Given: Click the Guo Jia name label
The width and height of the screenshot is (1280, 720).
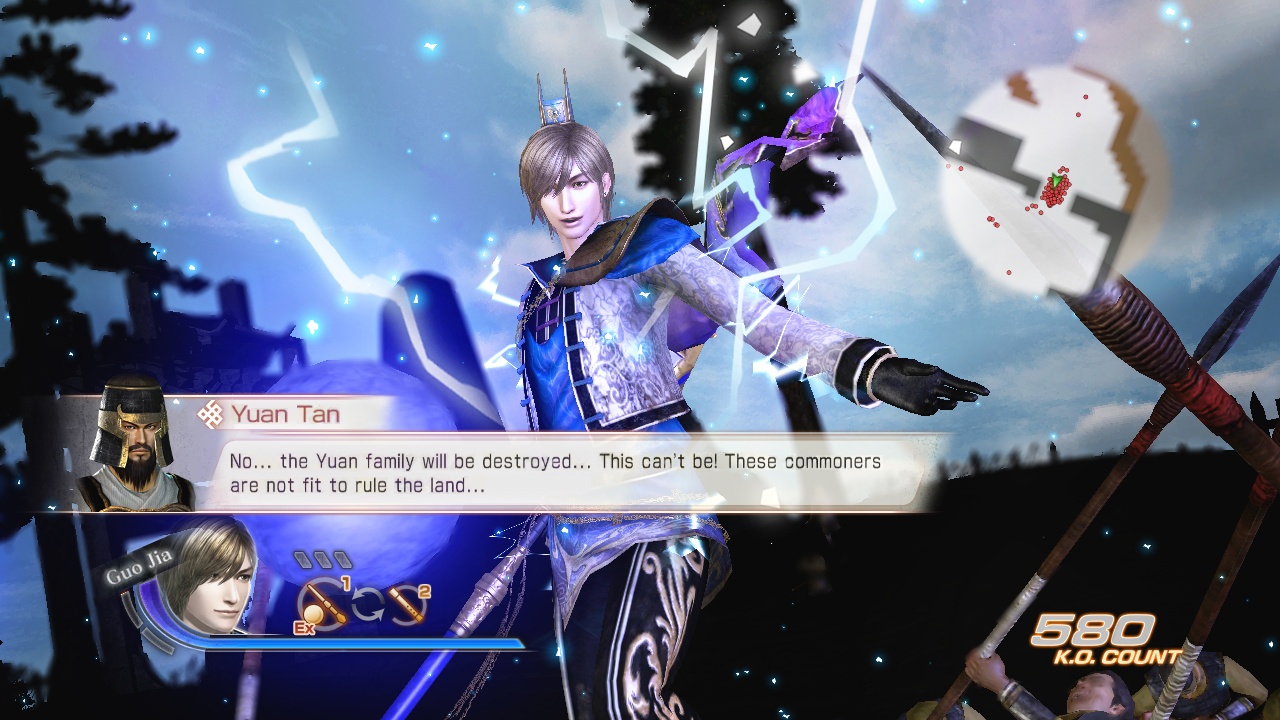Looking at the screenshot, I should pyautogui.click(x=140, y=566).
